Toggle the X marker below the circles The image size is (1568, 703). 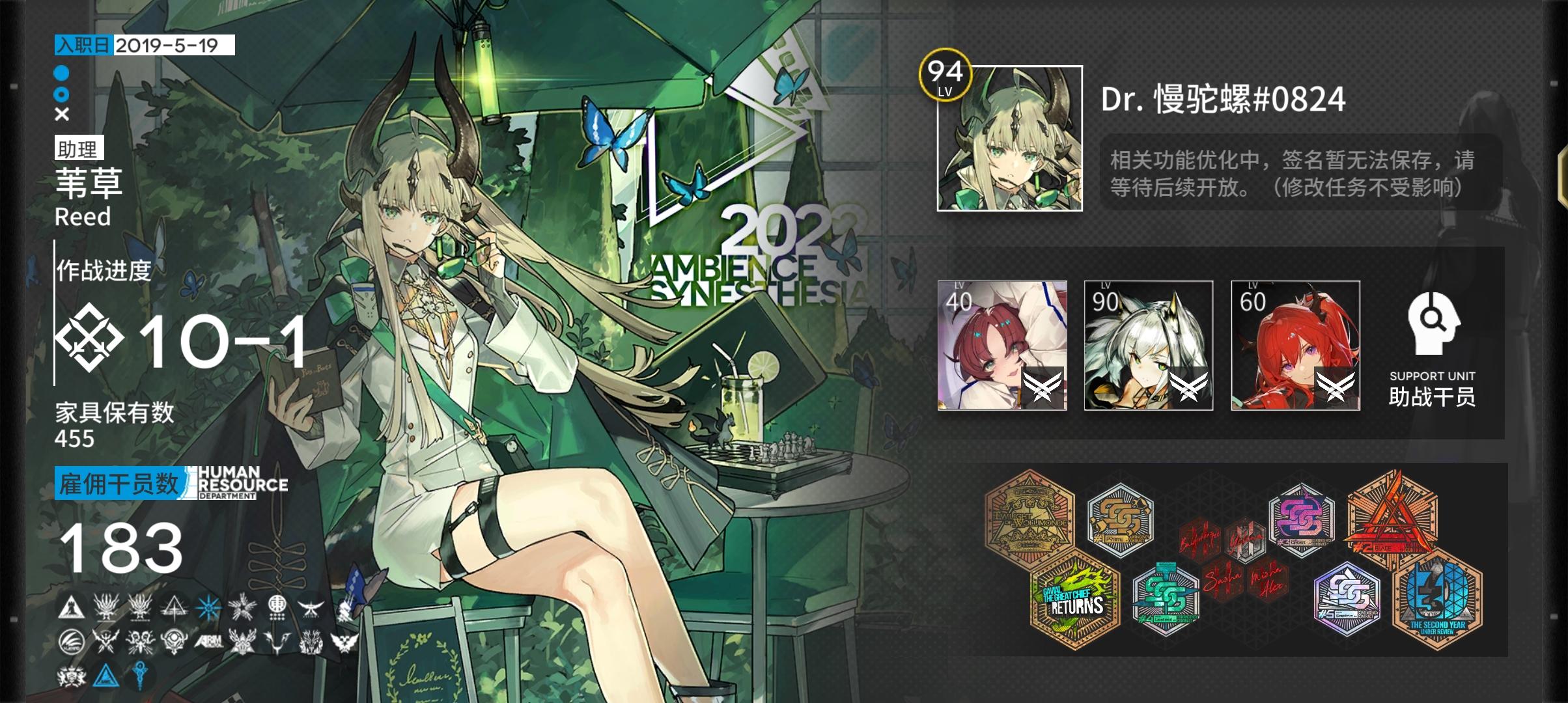point(62,115)
